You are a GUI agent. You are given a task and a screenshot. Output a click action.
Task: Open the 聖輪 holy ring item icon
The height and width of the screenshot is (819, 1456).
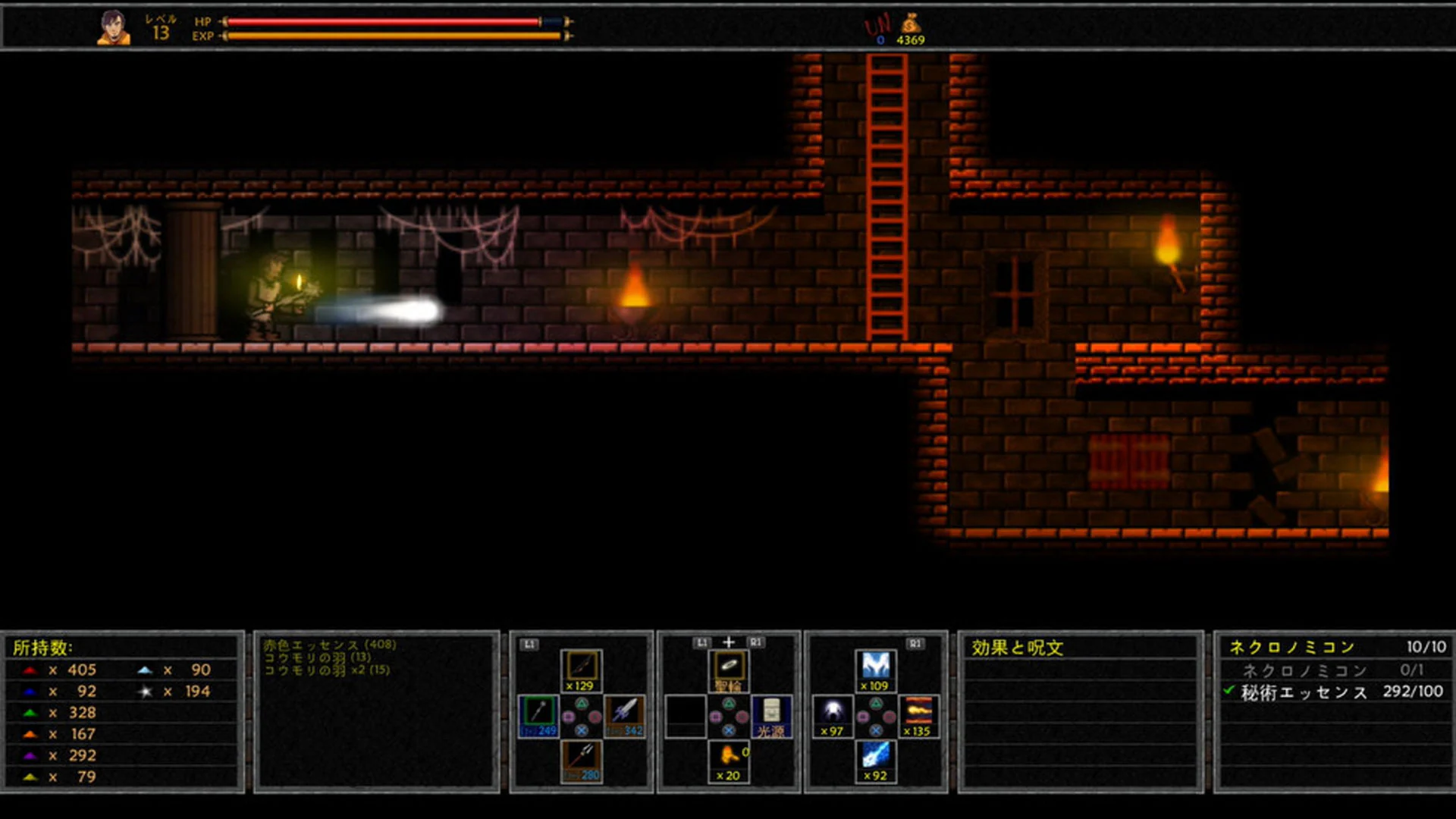pos(727,666)
